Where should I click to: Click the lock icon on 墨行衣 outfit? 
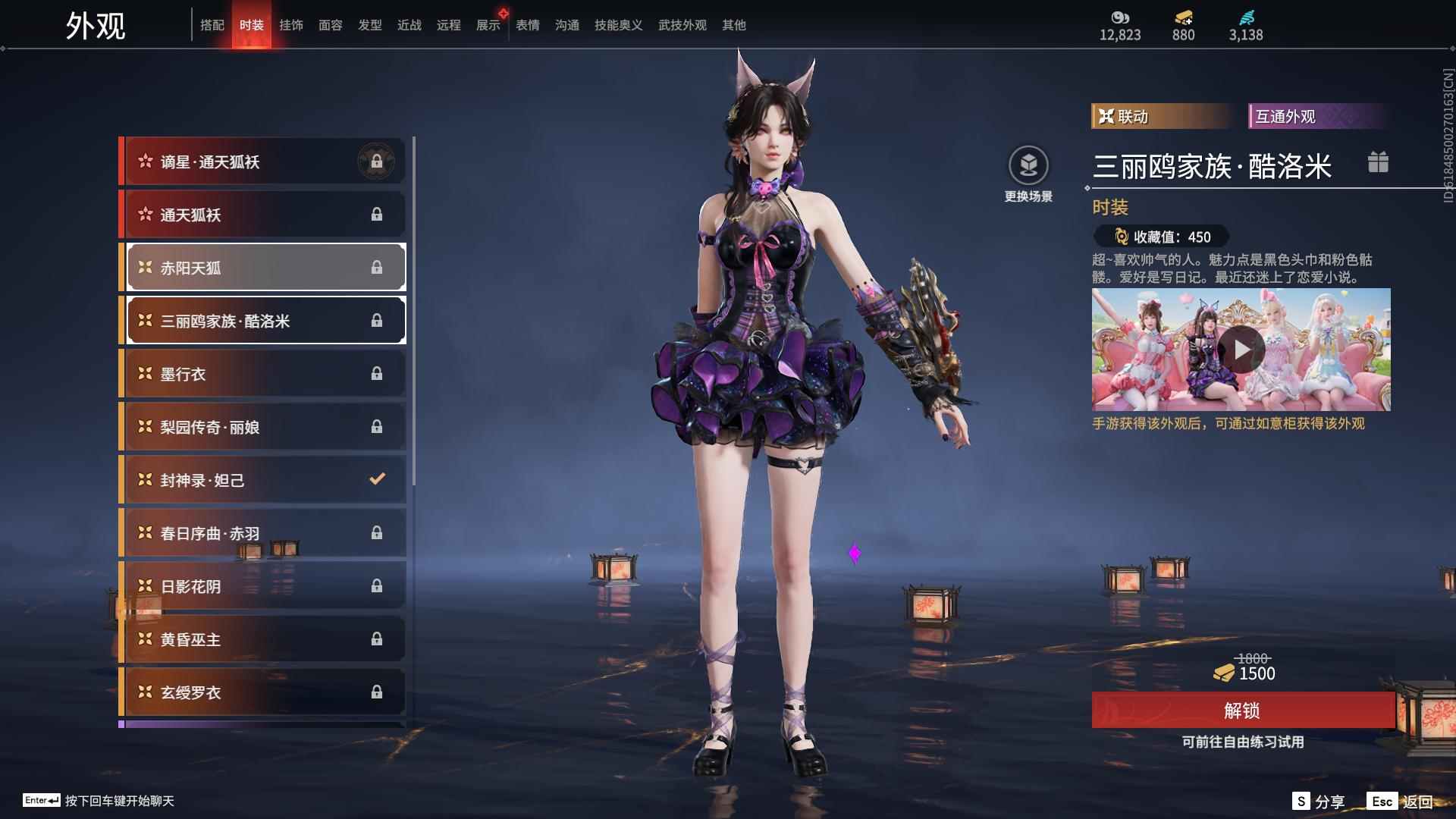coord(377,373)
